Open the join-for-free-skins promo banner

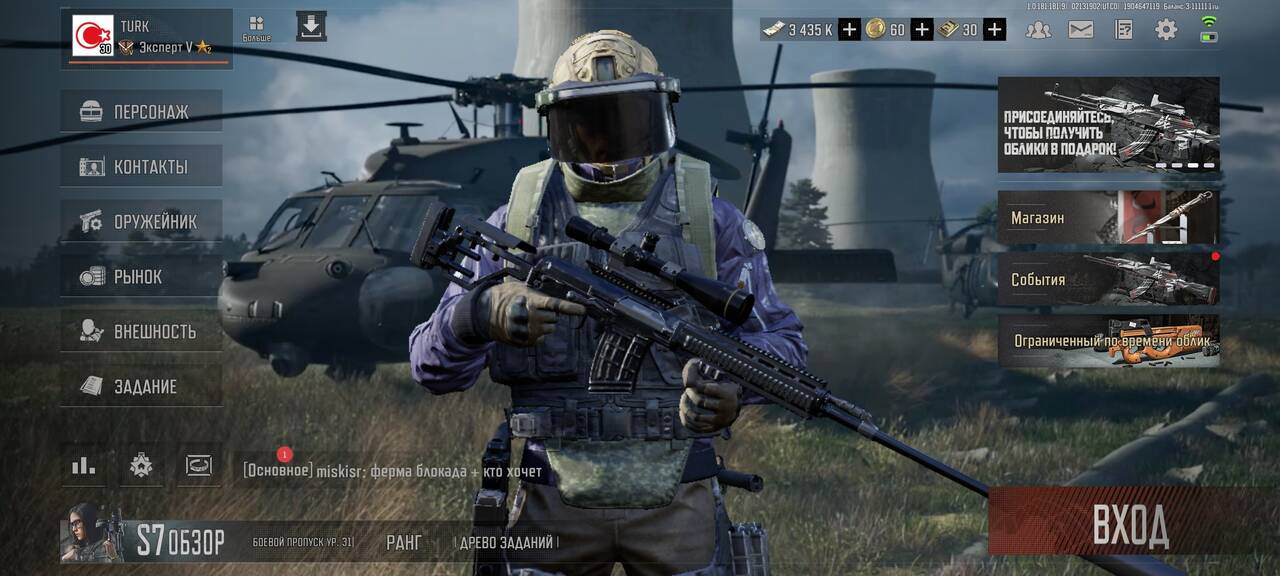coord(1108,125)
